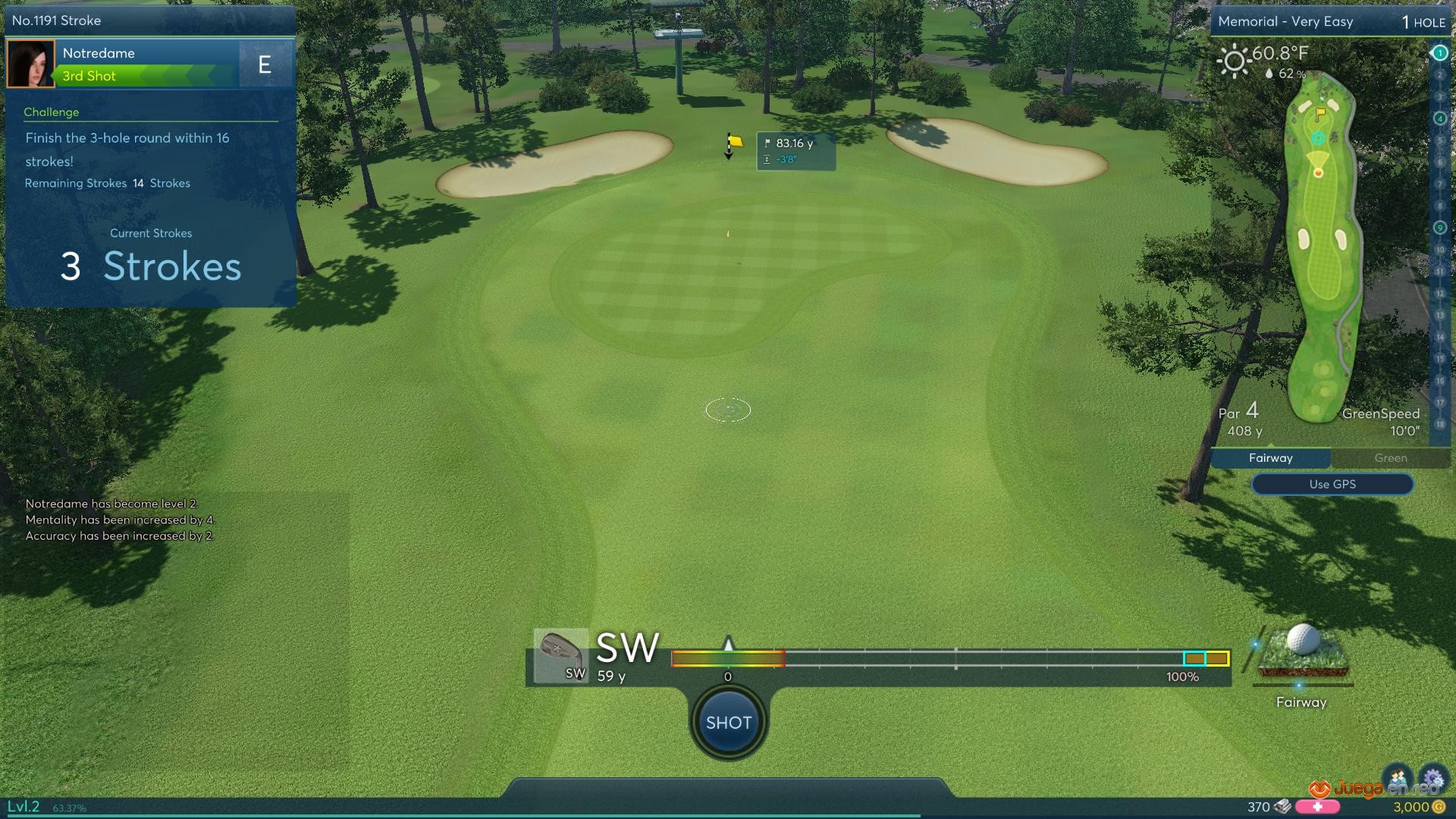This screenshot has height=819, width=1456.
Task: Switch to the Fairway map tab
Action: (1270, 458)
